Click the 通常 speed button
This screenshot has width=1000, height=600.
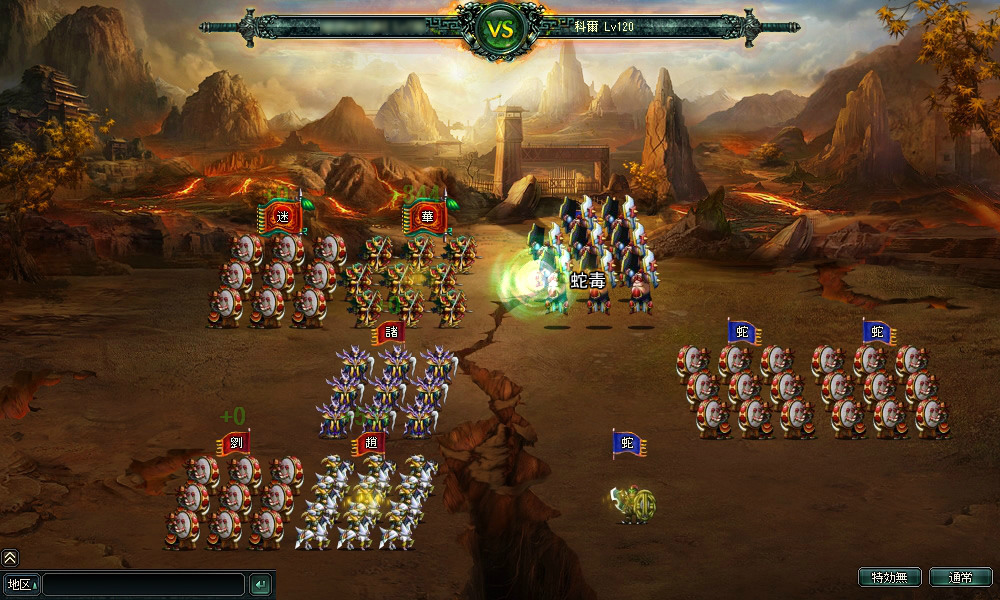pos(960,577)
